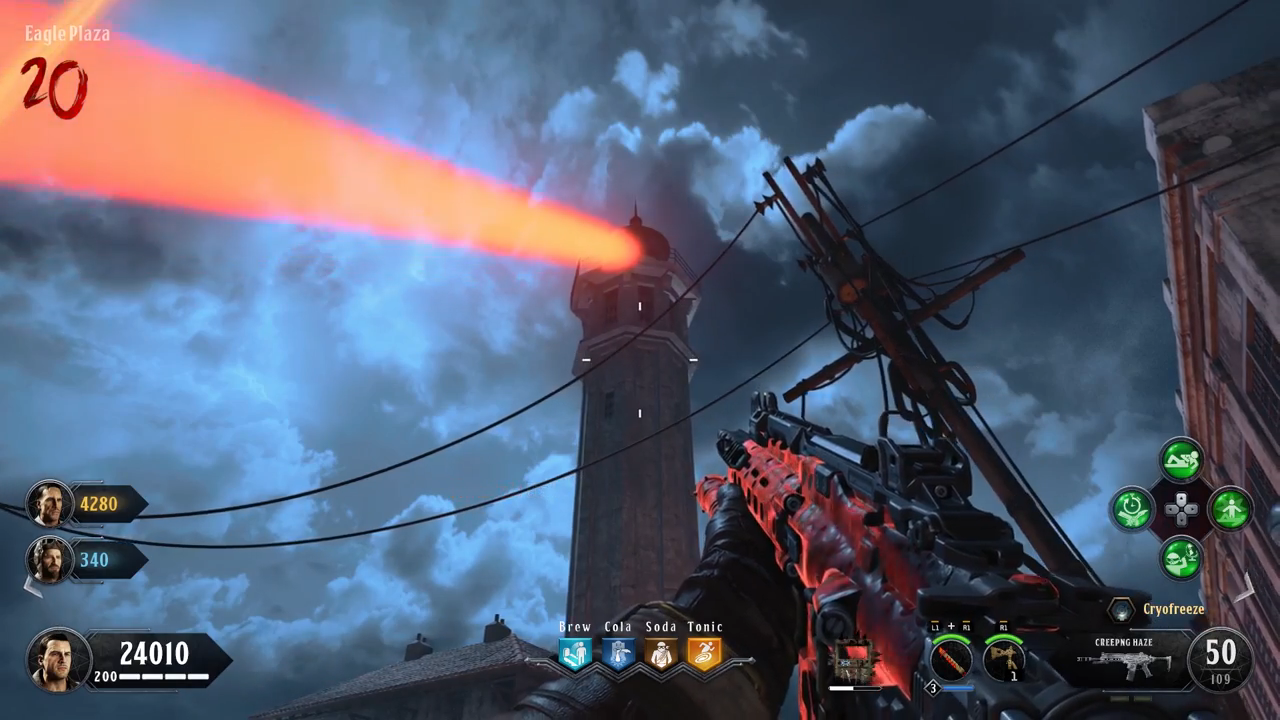Activate the glowing standing figure elixir

(1230, 508)
